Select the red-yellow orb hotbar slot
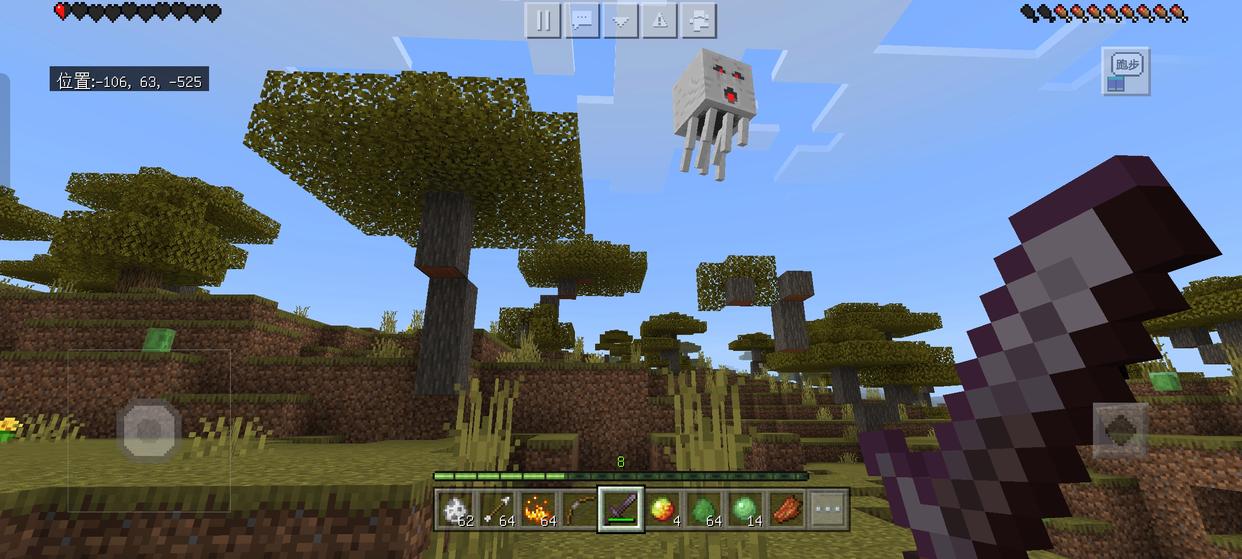 click(662, 510)
